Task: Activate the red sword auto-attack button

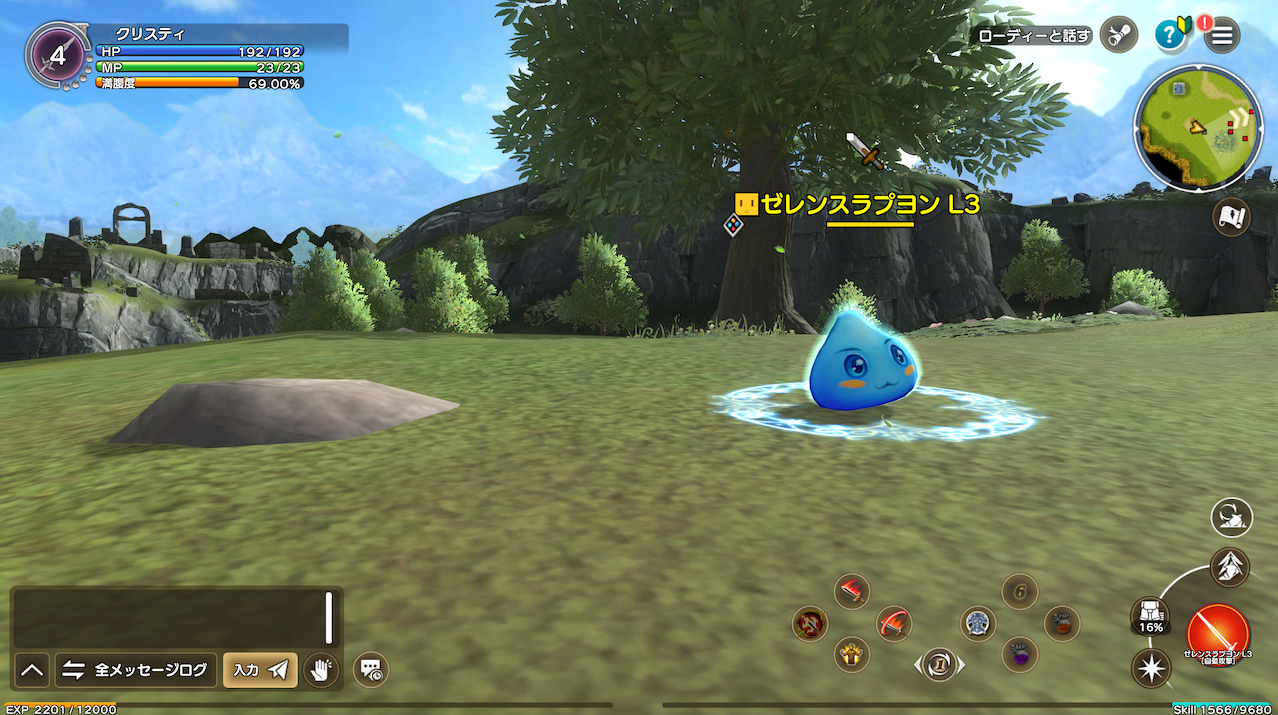Action: coord(1217,633)
